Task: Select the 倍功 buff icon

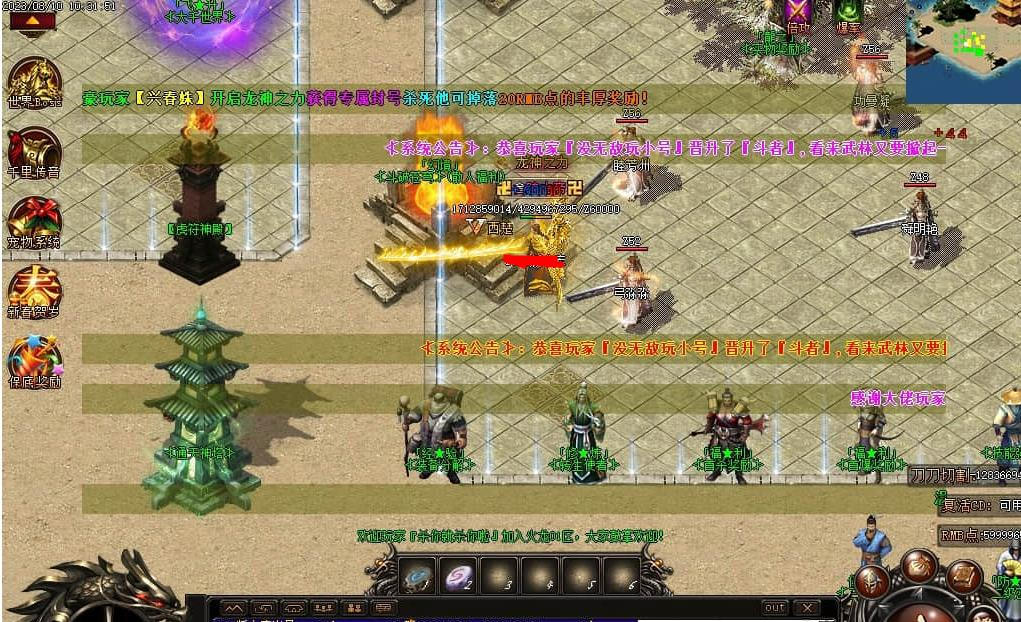Action: point(798,12)
